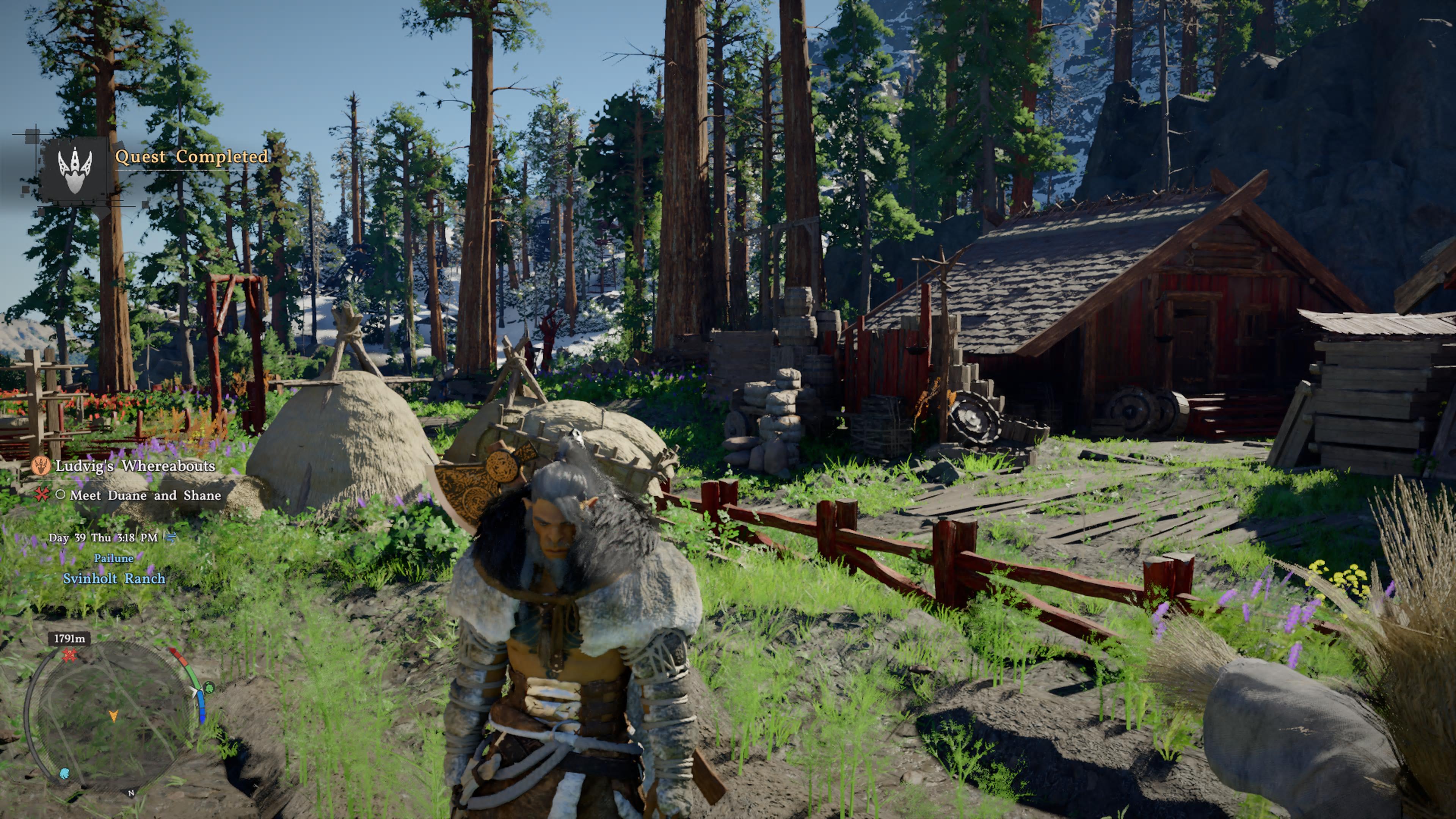Screen dimensions: 1456x819
Task: Click the green creature icon beside the minimap
Action: [209, 688]
